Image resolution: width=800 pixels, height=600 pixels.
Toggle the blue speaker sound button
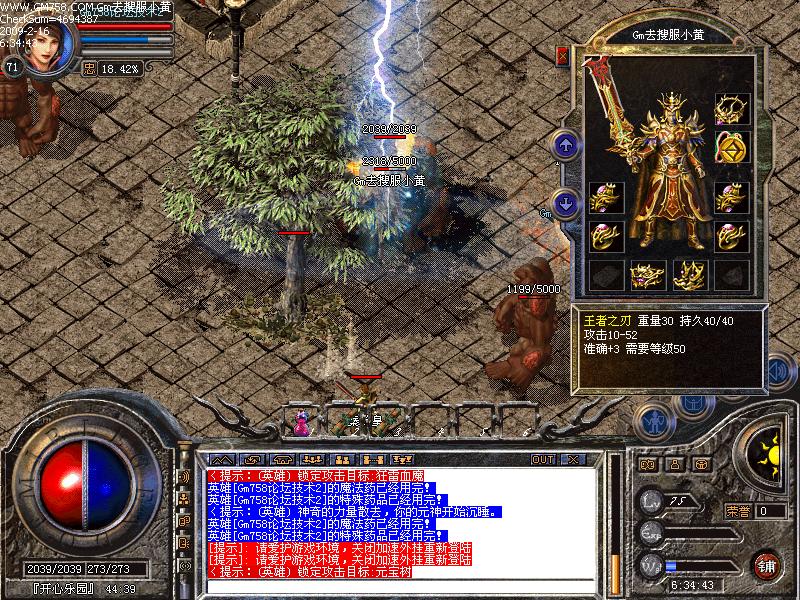click(781, 373)
